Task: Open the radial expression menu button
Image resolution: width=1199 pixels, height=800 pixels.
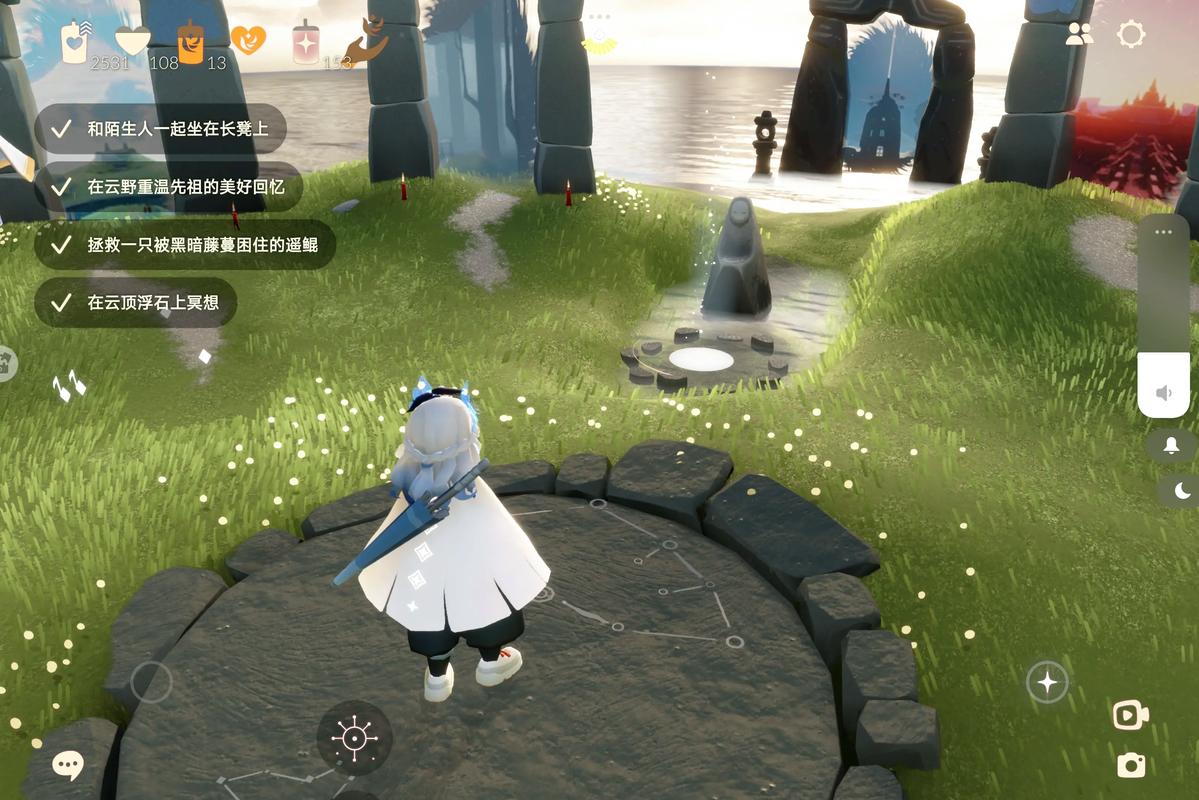Action: (354, 739)
